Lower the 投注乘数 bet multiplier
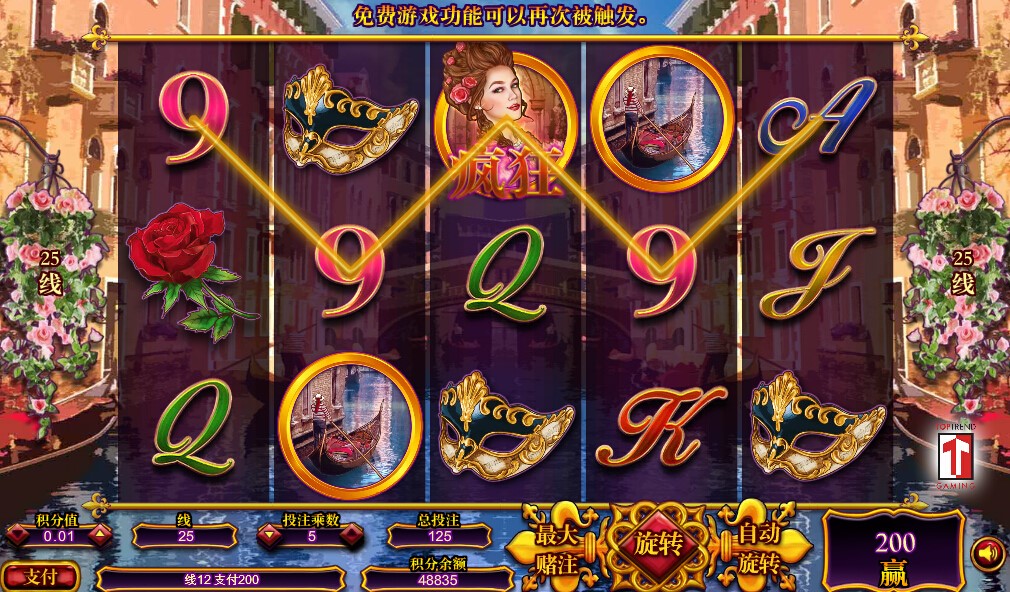1010x592 pixels. tap(267, 536)
